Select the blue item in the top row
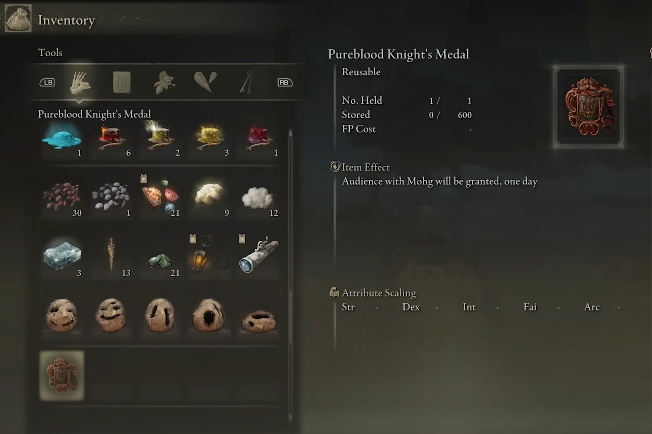The image size is (652, 434). 61,139
